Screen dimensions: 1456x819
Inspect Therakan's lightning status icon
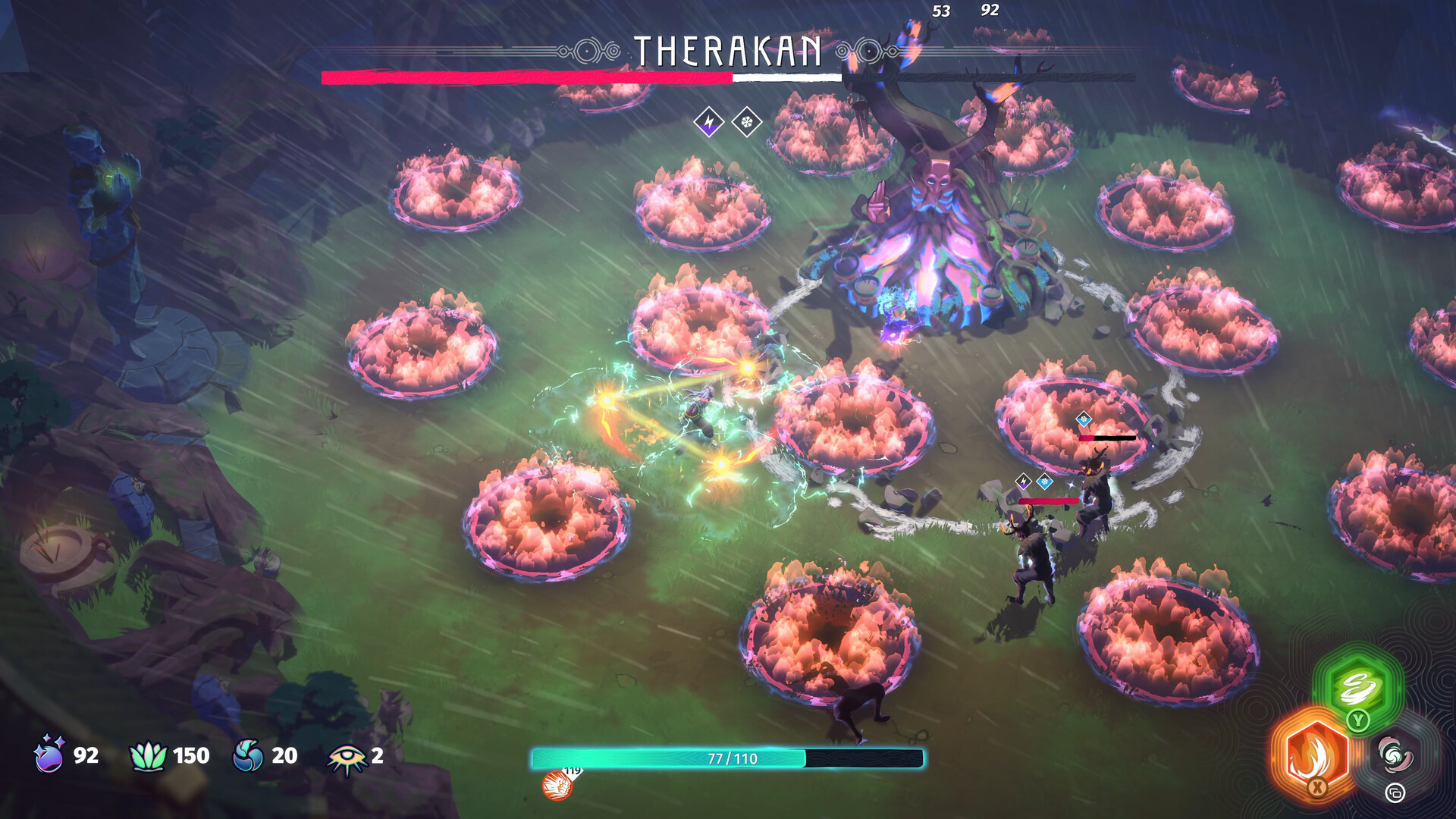point(709,121)
